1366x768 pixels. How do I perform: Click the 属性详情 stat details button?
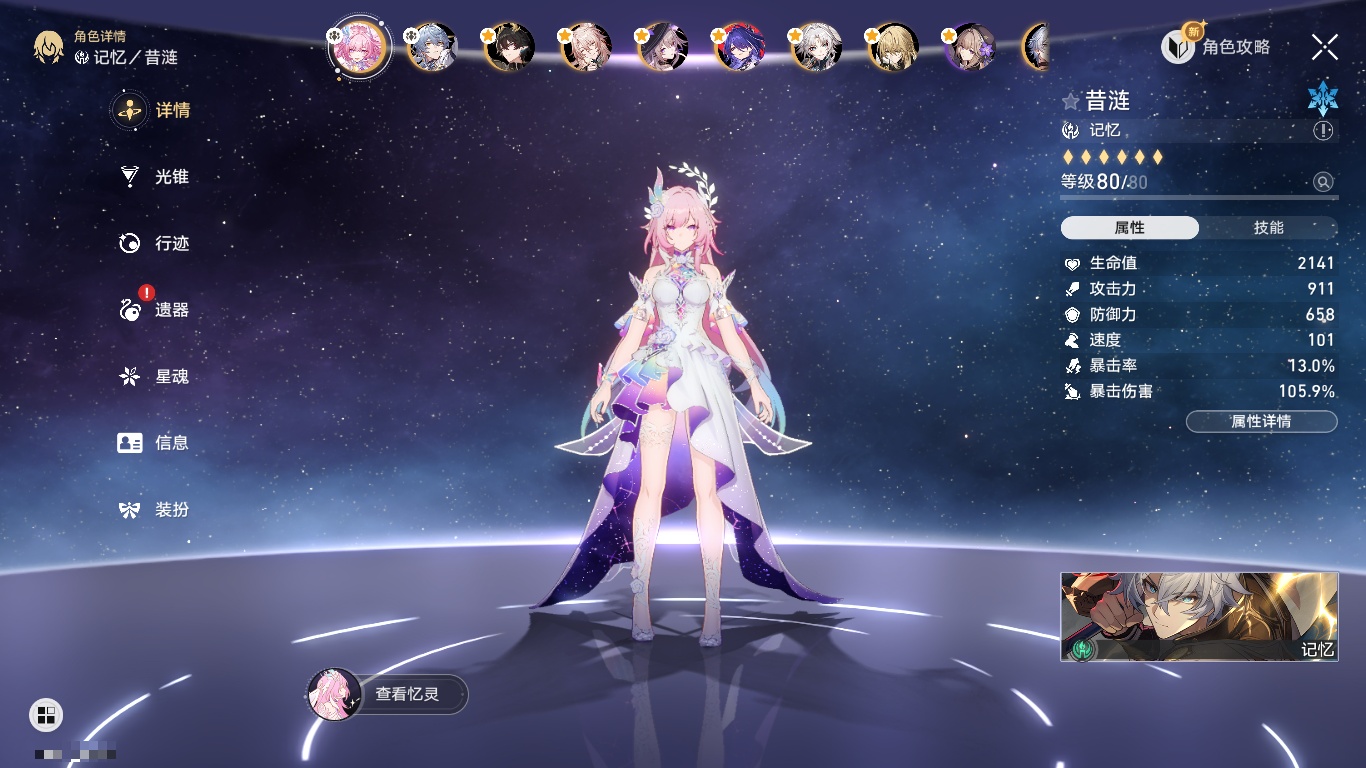tap(1261, 421)
